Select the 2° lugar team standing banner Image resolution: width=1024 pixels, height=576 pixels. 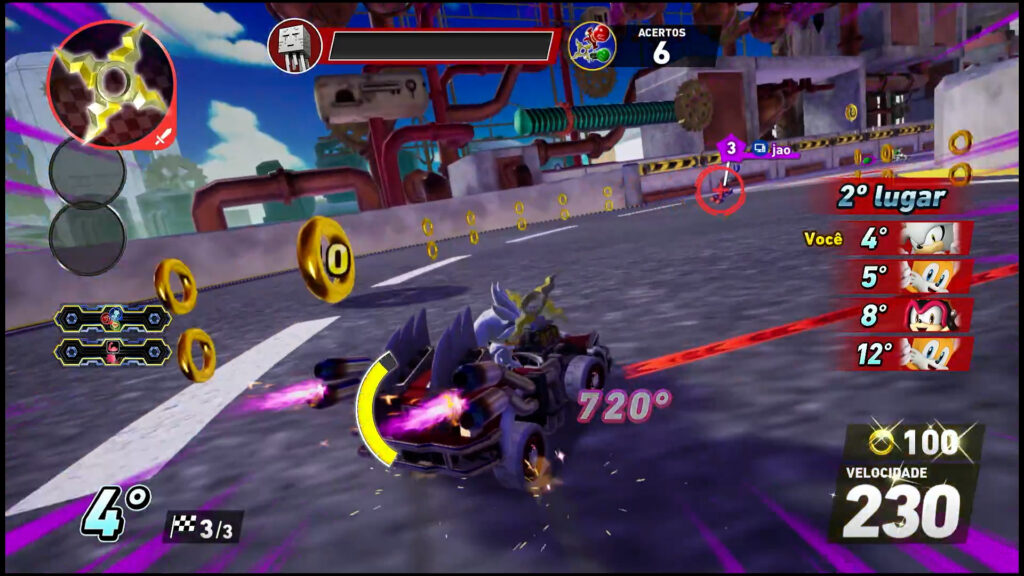point(890,197)
